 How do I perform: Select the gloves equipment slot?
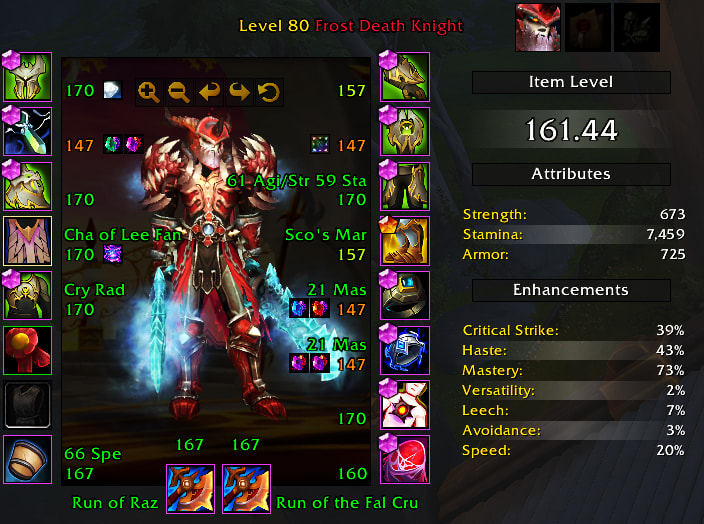coord(405,75)
